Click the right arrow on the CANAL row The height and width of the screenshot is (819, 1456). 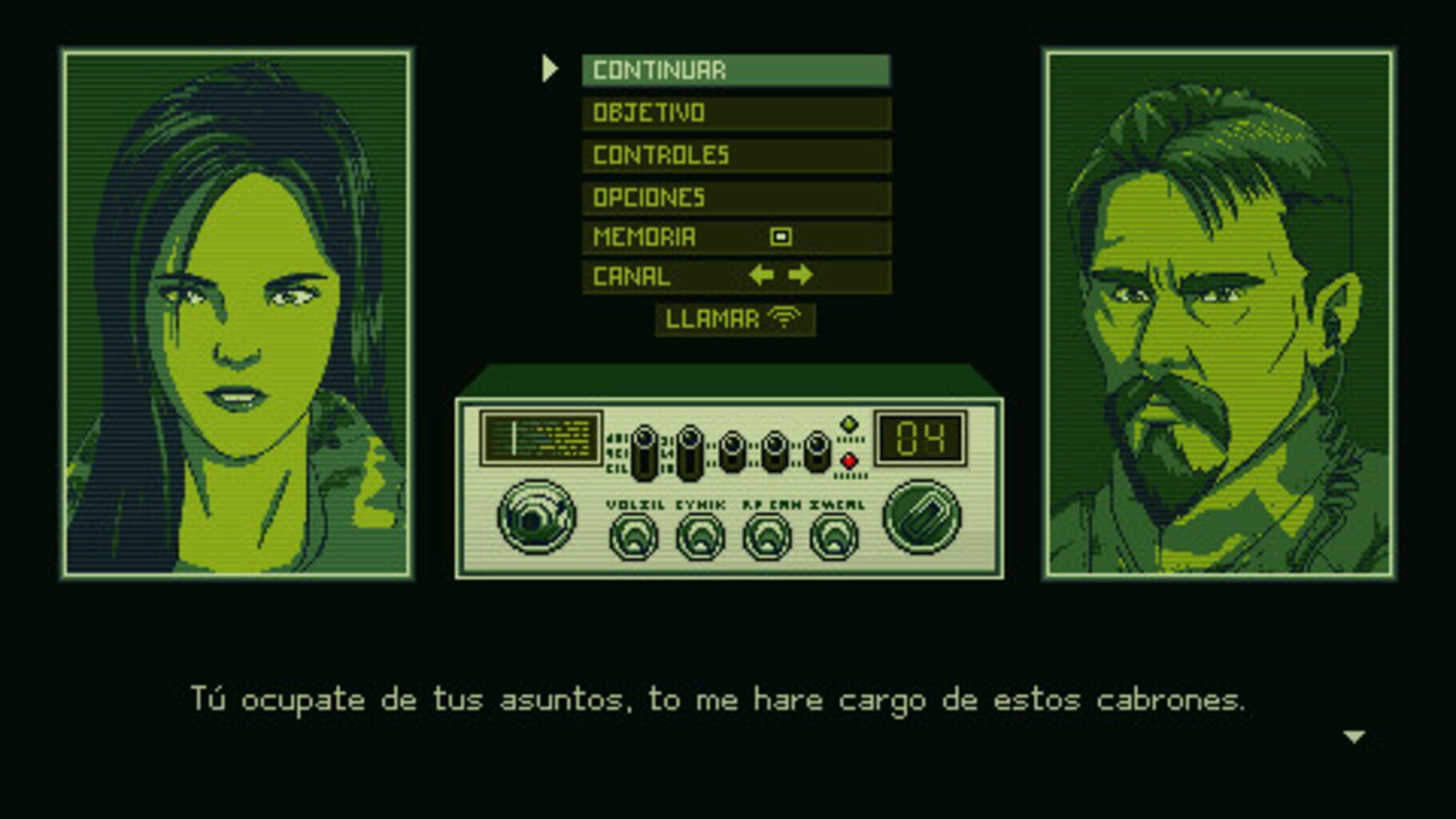800,275
